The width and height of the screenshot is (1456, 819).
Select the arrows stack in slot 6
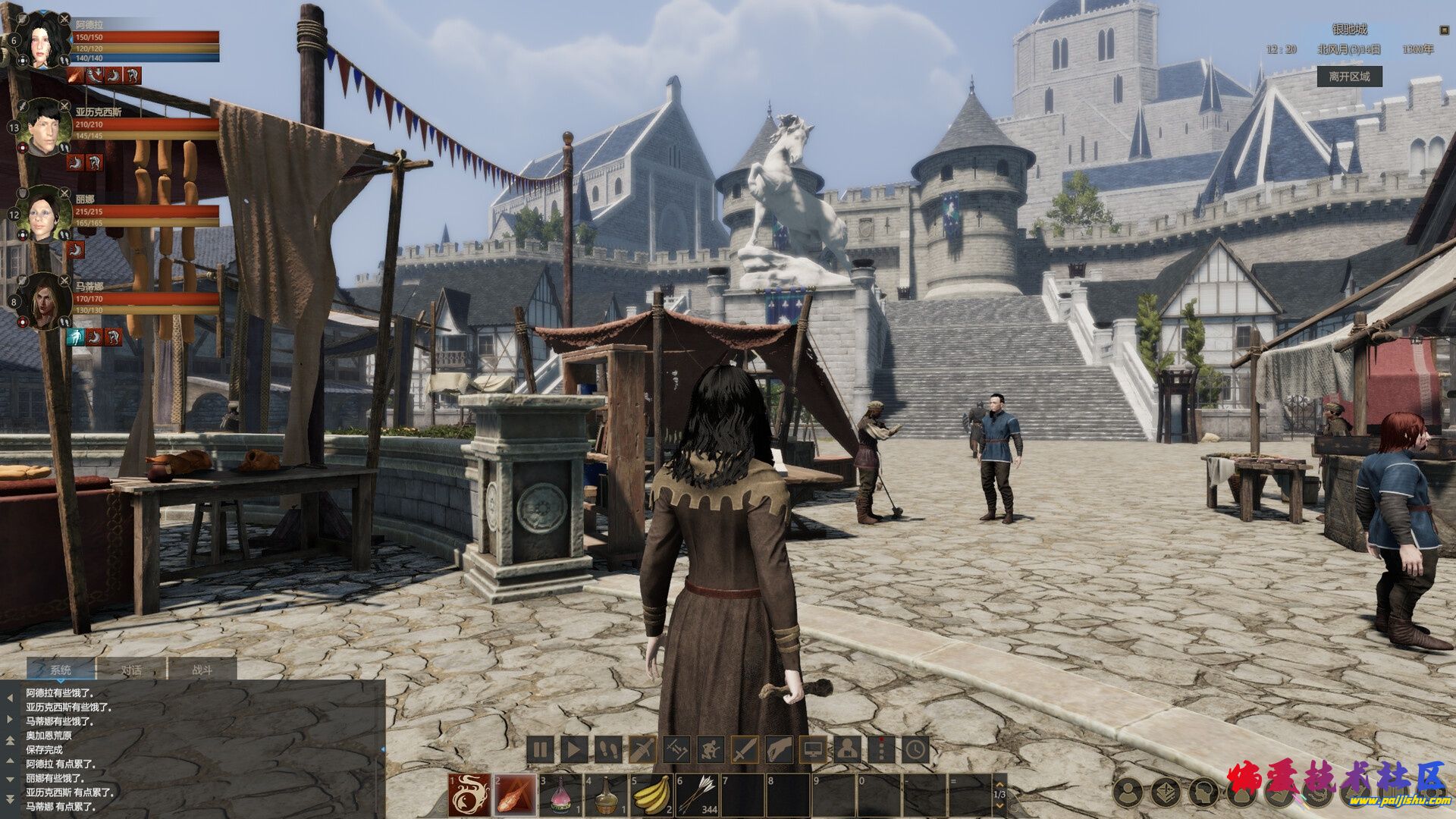(x=697, y=795)
